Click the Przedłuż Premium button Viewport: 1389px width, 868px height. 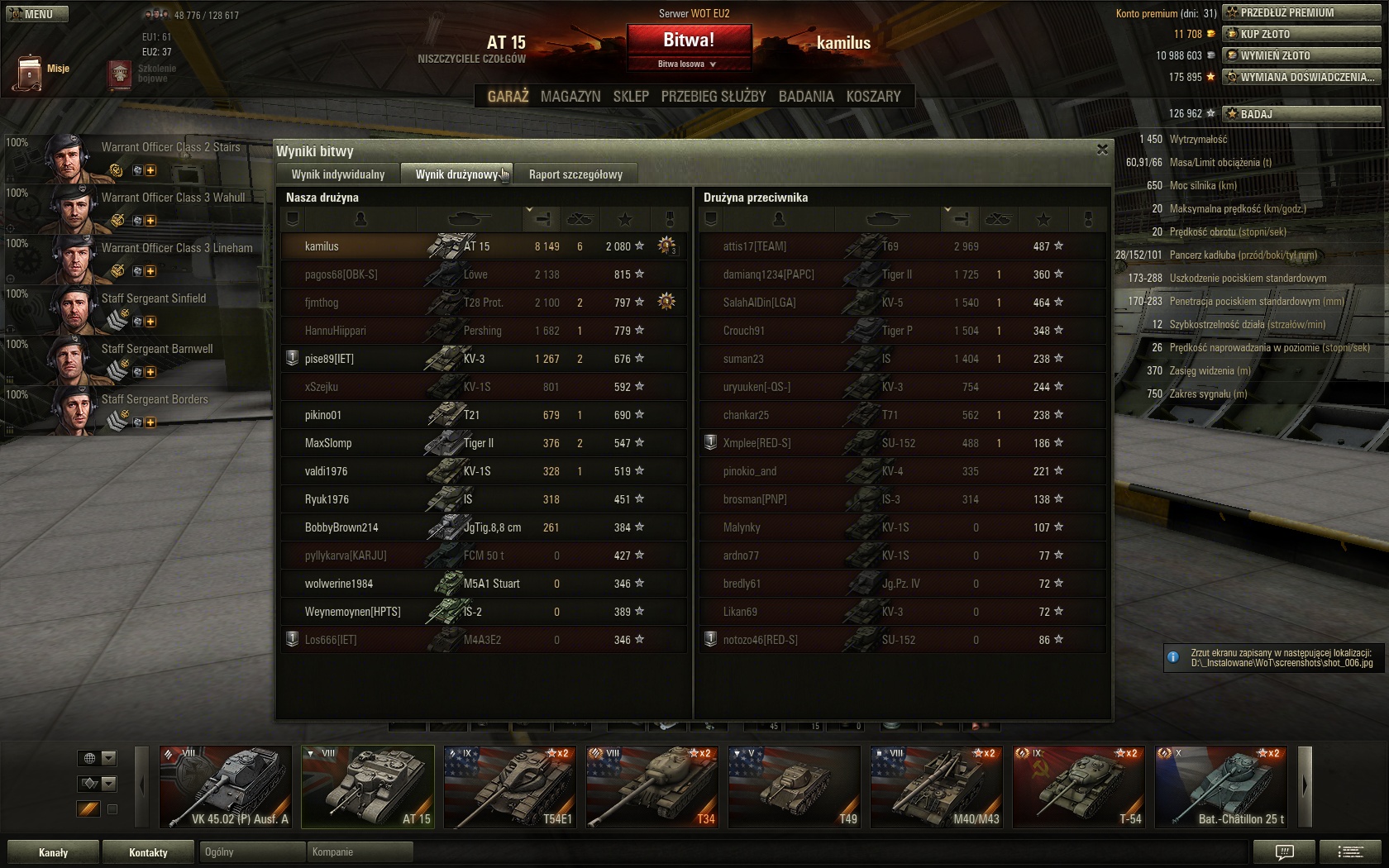1301,12
